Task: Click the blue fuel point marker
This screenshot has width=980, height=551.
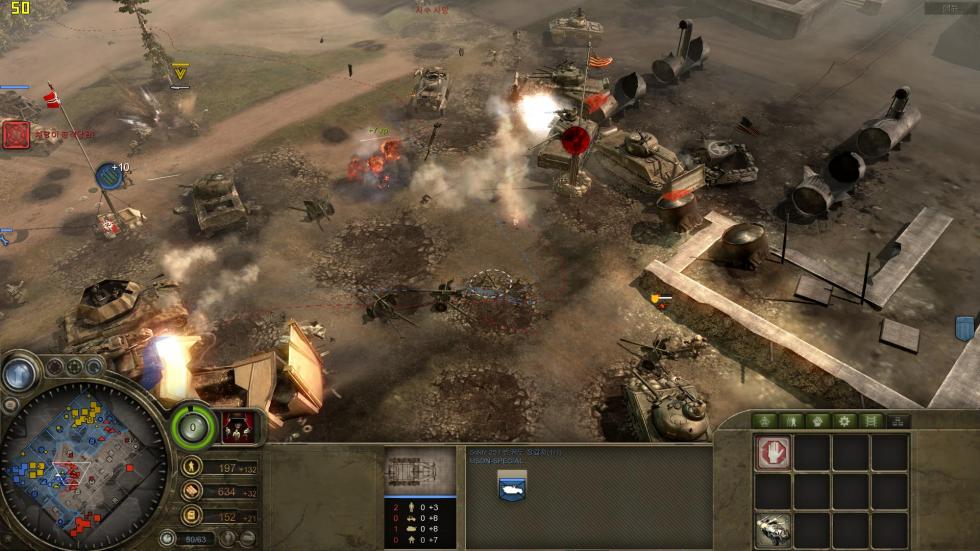Action: coord(111,177)
